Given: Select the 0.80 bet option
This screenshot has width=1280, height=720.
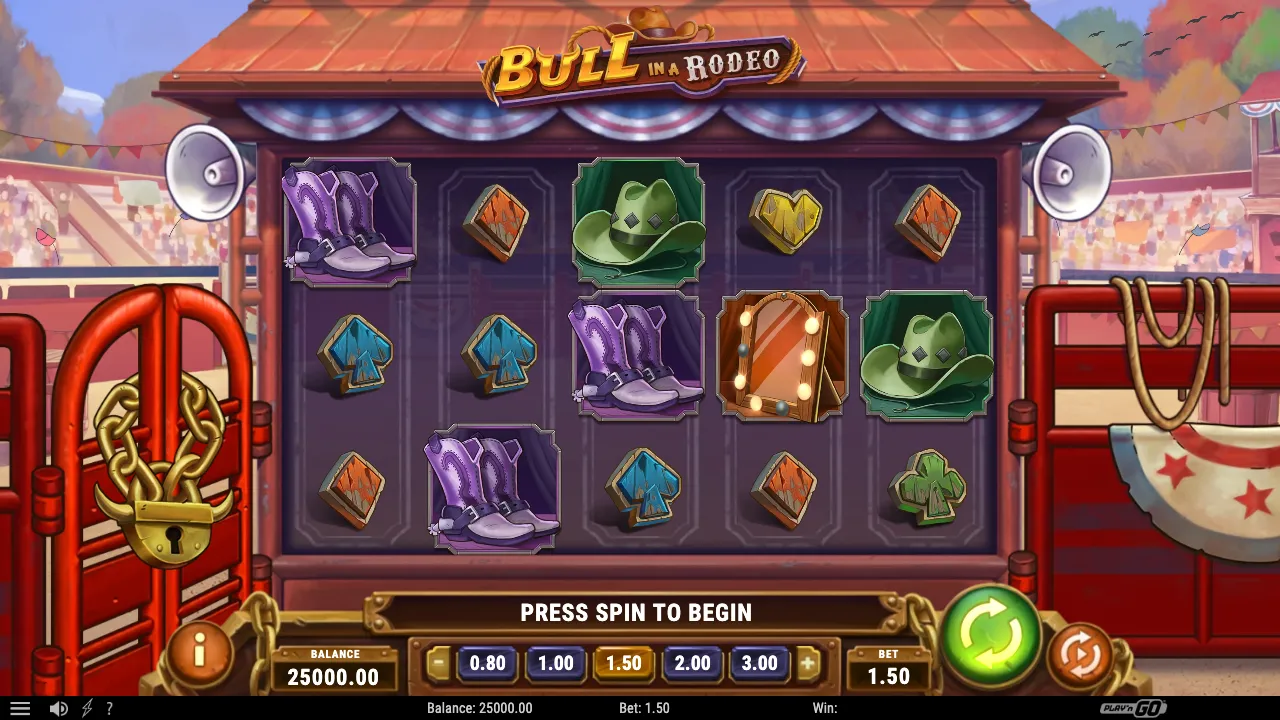Looking at the screenshot, I should [487, 663].
